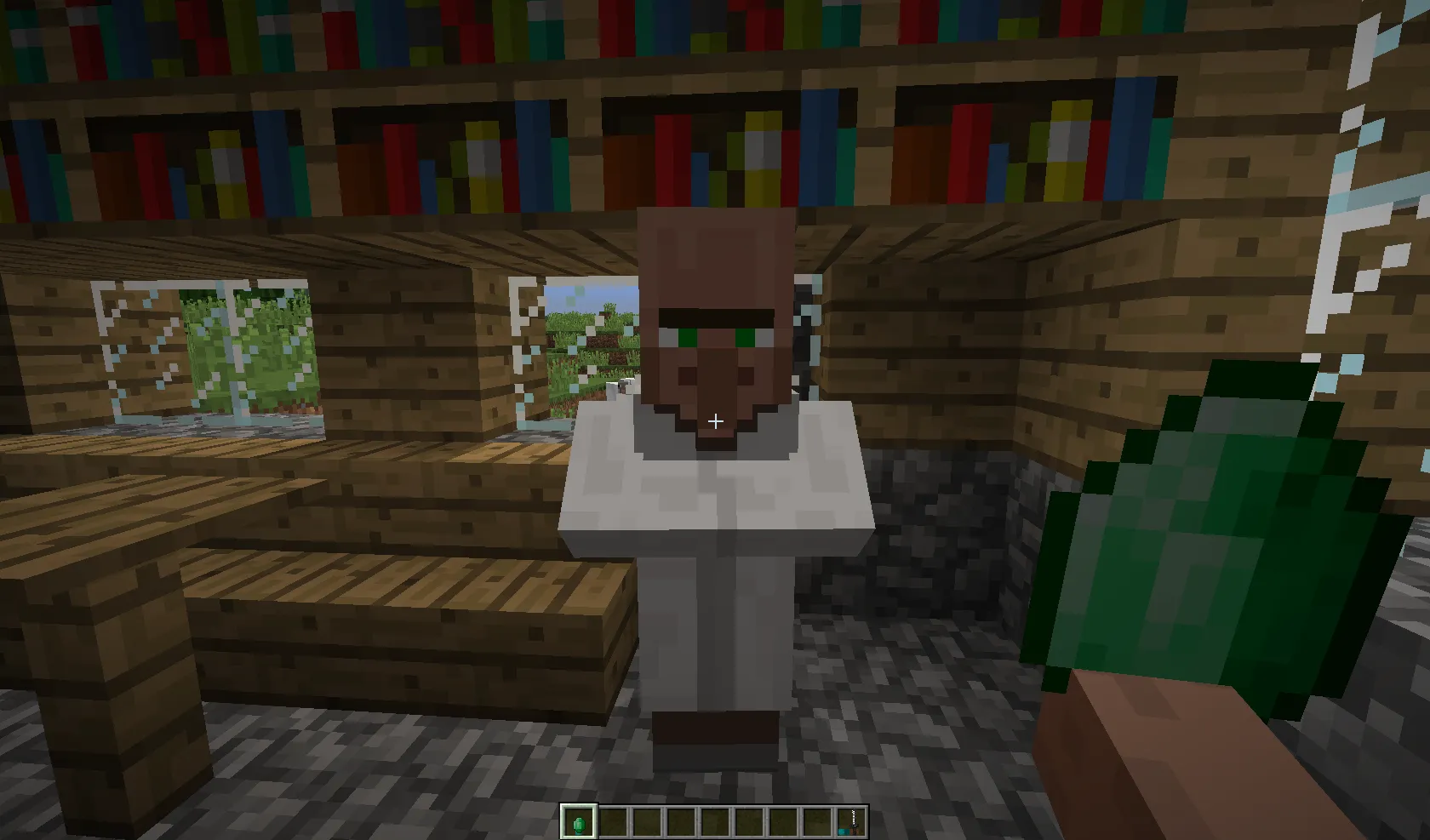Click the crosshair at screen center
Image resolution: width=1430 pixels, height=840 pixels.
point(715,420)
